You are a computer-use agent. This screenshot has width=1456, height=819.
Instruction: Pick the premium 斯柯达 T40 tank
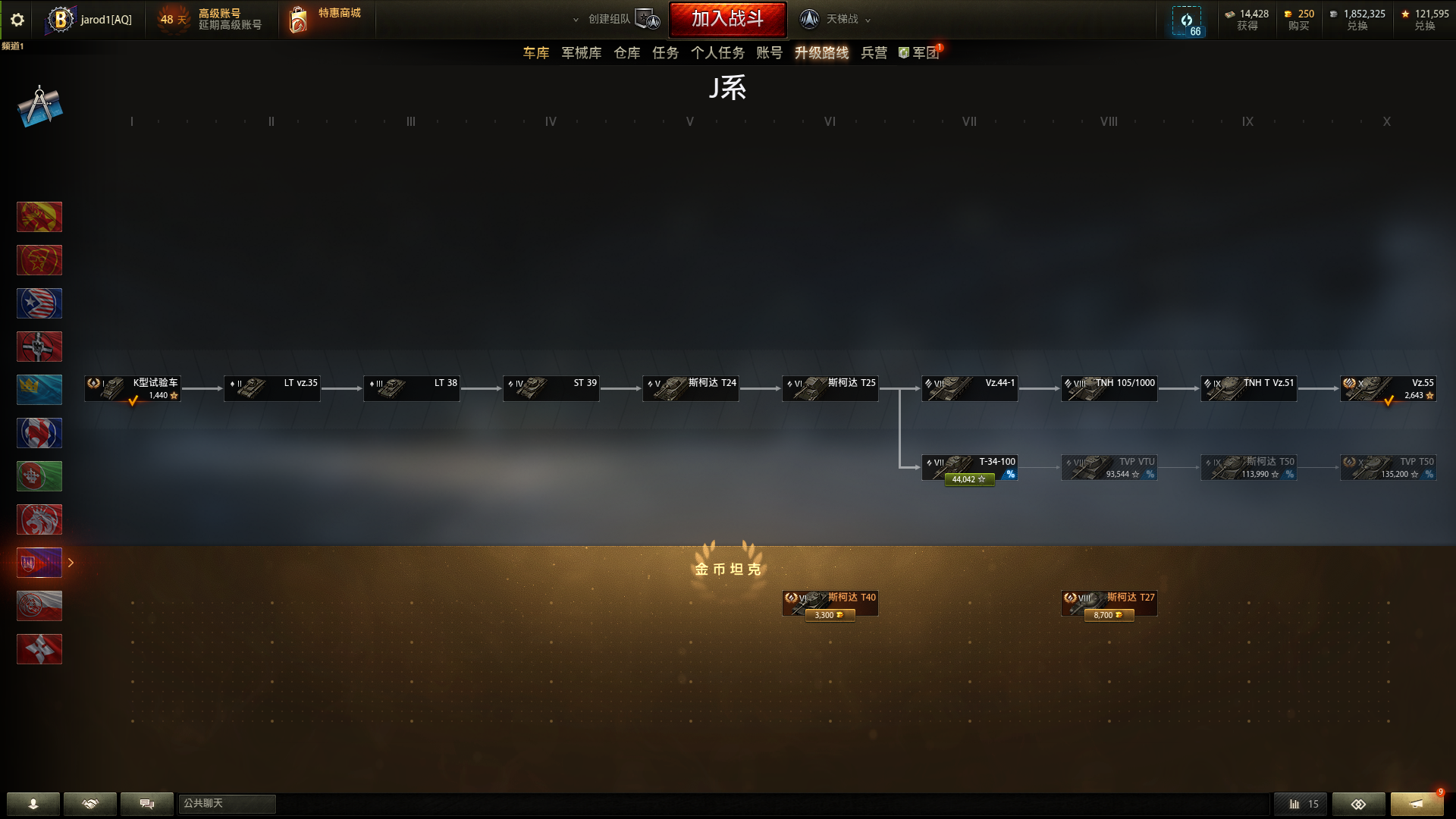830,603
